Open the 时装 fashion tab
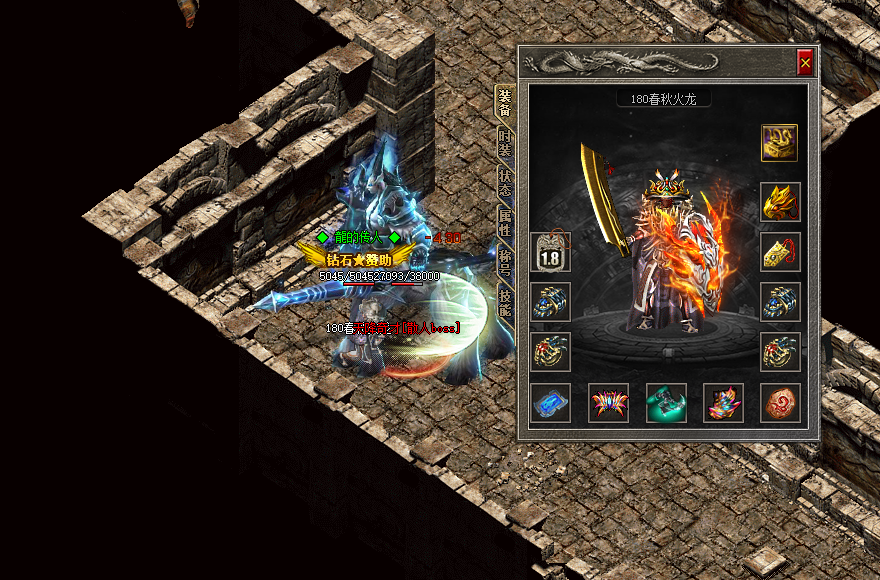The height and width of the screenshot is (580, 880). point(506,144)
